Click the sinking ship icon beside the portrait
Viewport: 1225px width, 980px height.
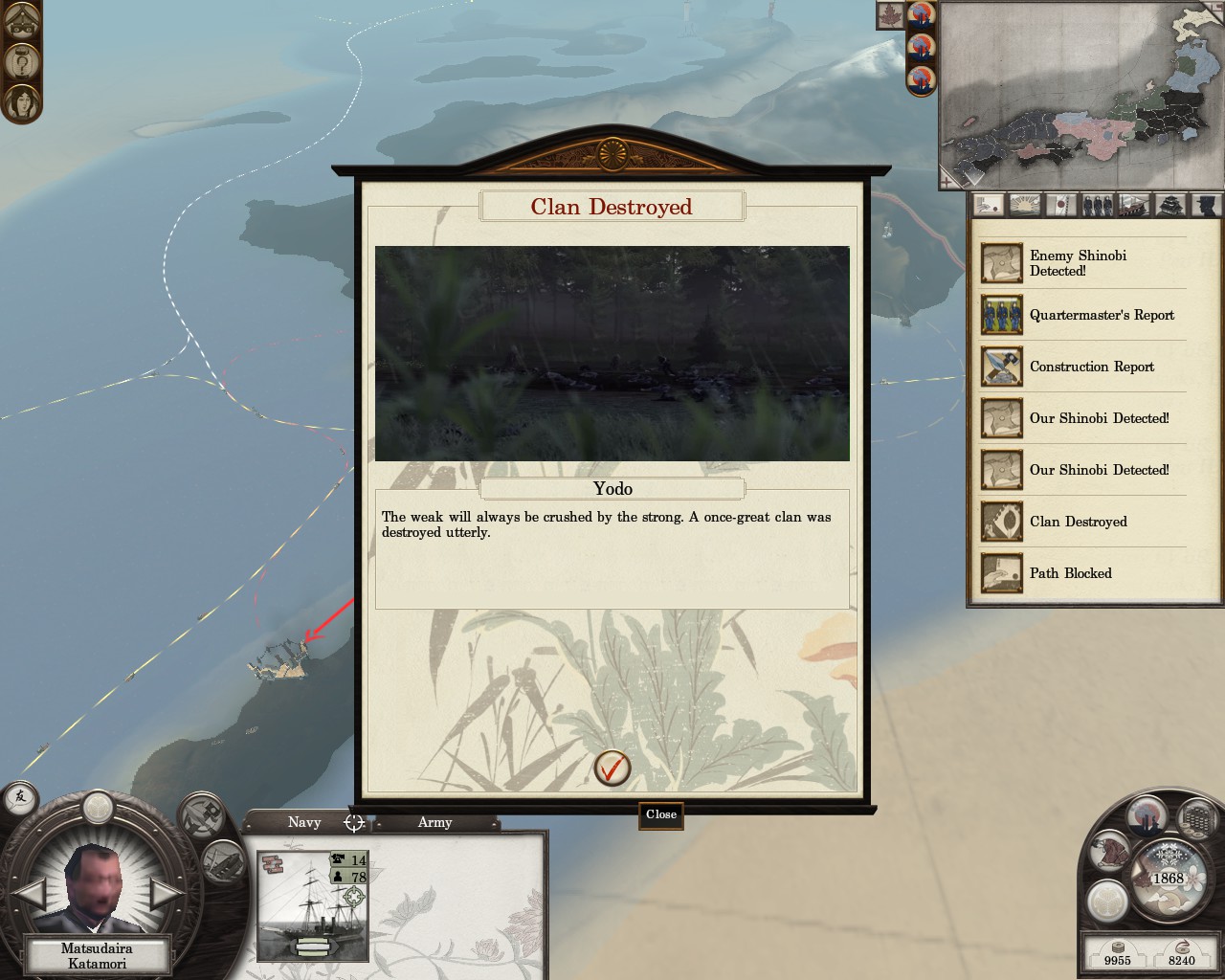tap(223, 858)
